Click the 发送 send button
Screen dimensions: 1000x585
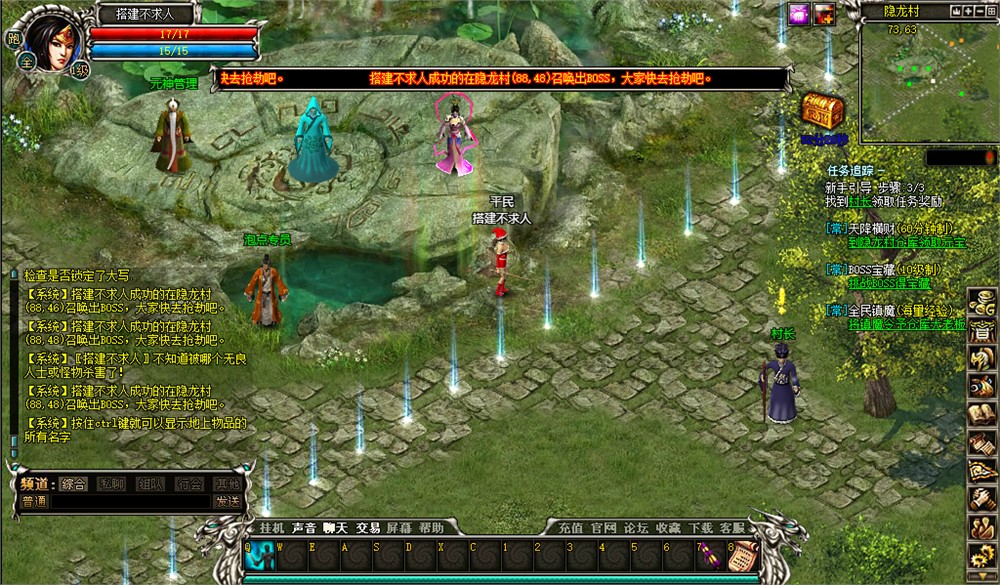(227, 501)
